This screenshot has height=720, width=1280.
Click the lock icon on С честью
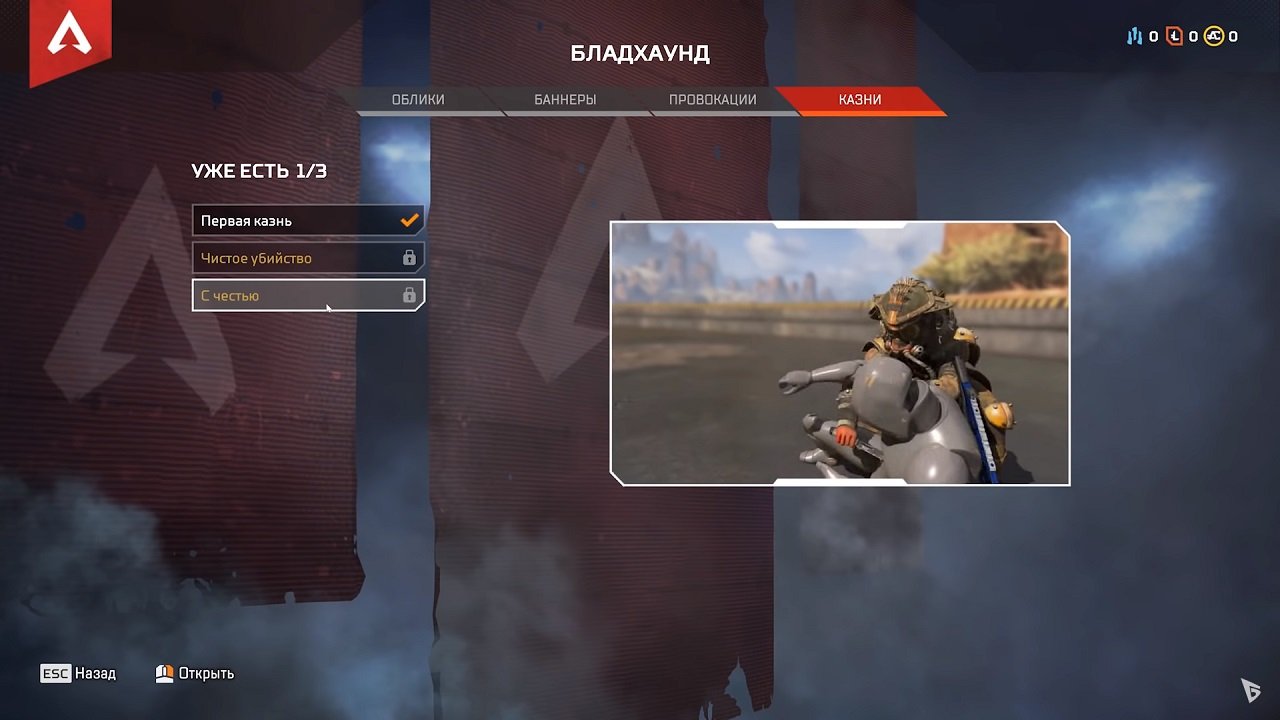click(410, 295)
